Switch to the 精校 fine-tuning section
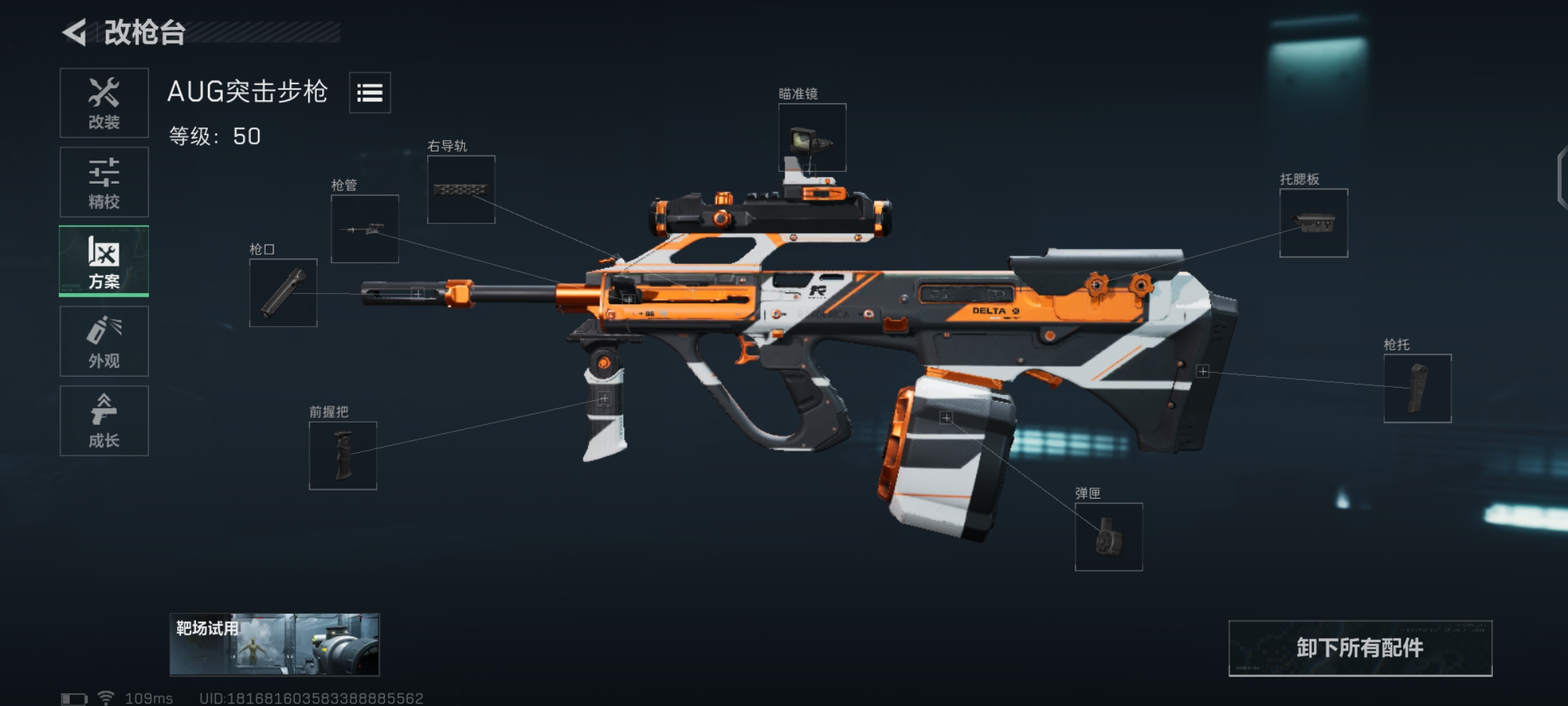This screenshot has width=1568, height=706. click(x=104, y=182)
